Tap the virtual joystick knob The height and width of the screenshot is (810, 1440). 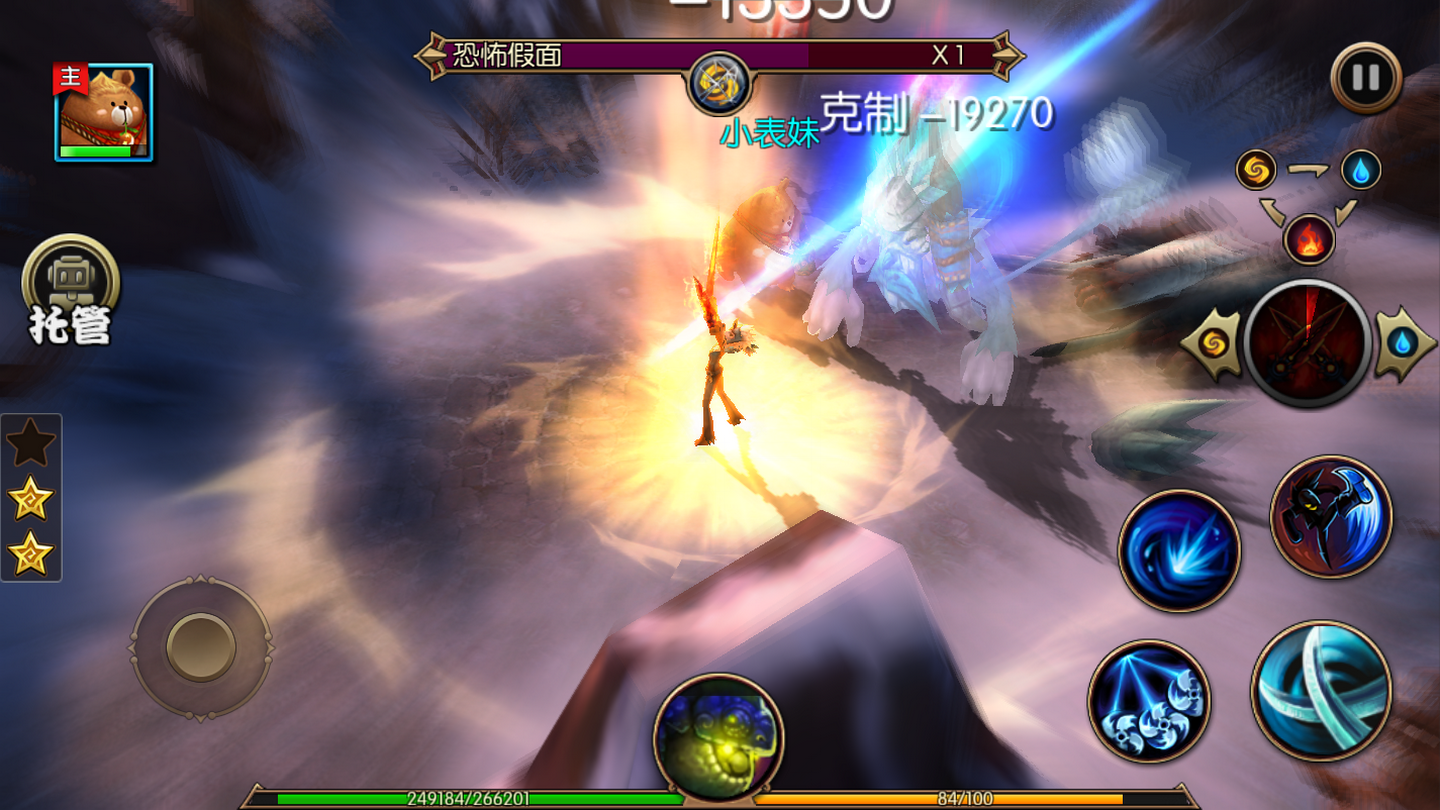(x=200, y=647)
